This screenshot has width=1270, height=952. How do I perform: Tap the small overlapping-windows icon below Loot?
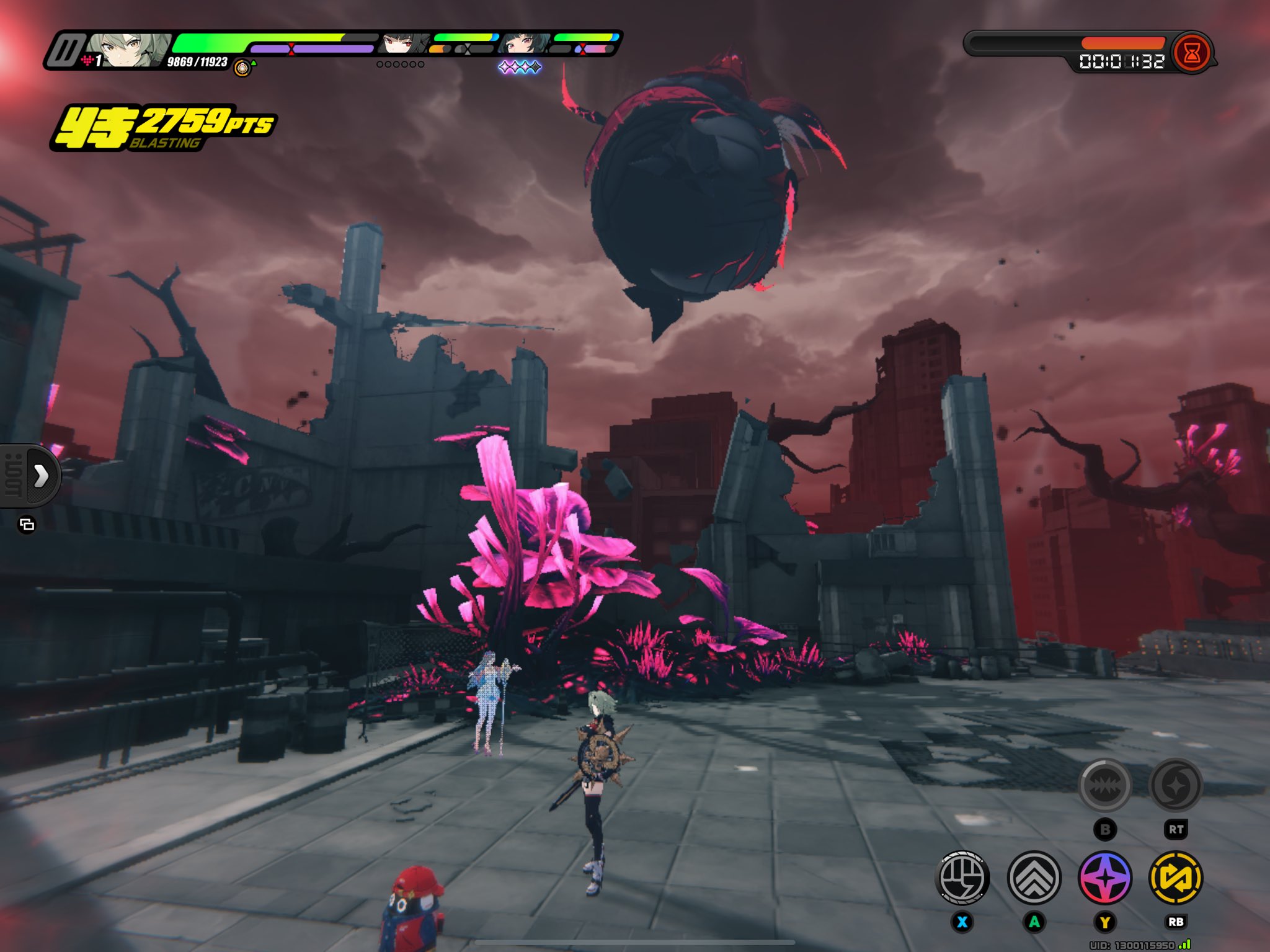[x=27, y=525]
